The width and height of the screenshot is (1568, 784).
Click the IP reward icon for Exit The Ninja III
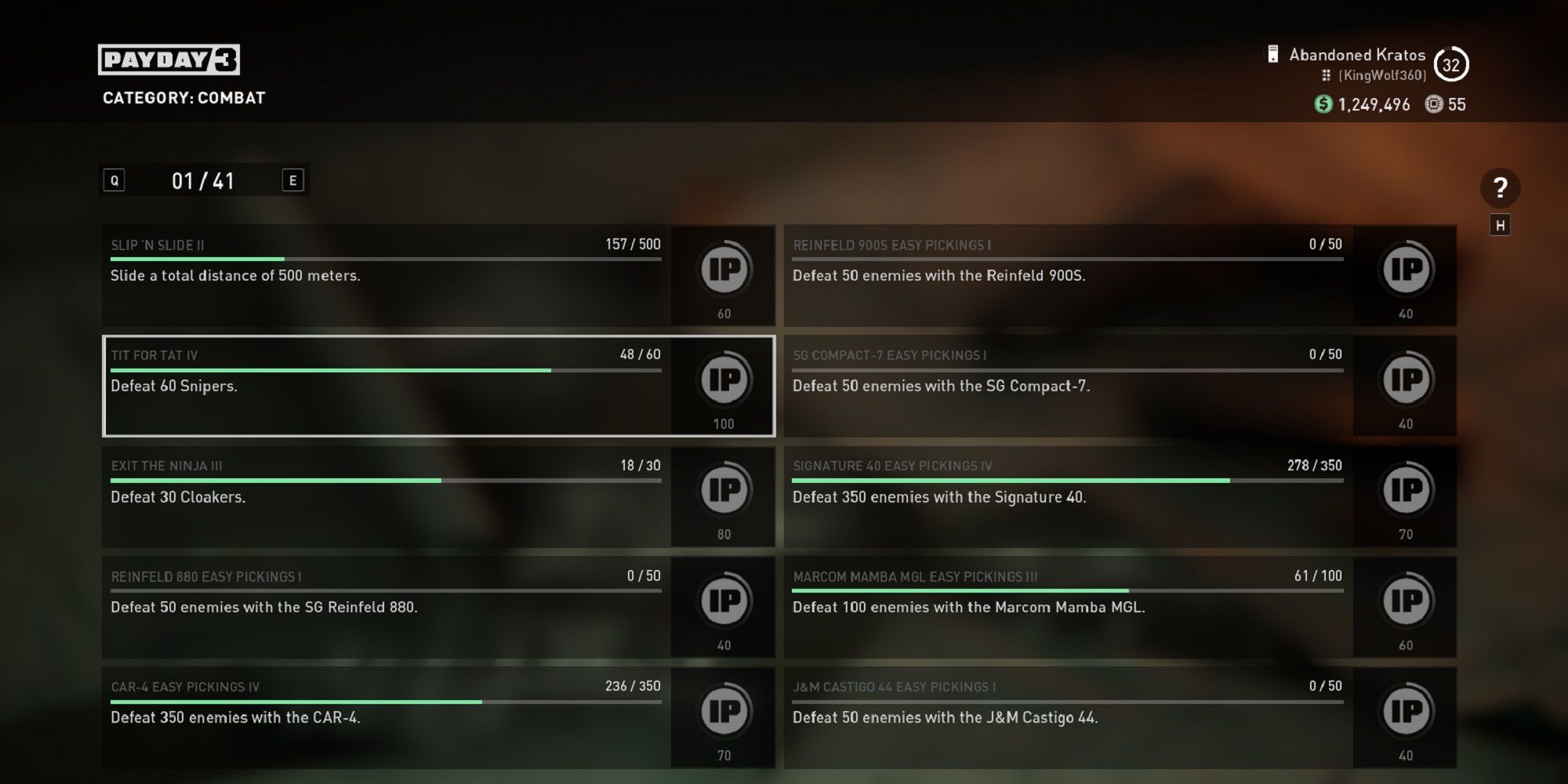[x=723, y=491]
